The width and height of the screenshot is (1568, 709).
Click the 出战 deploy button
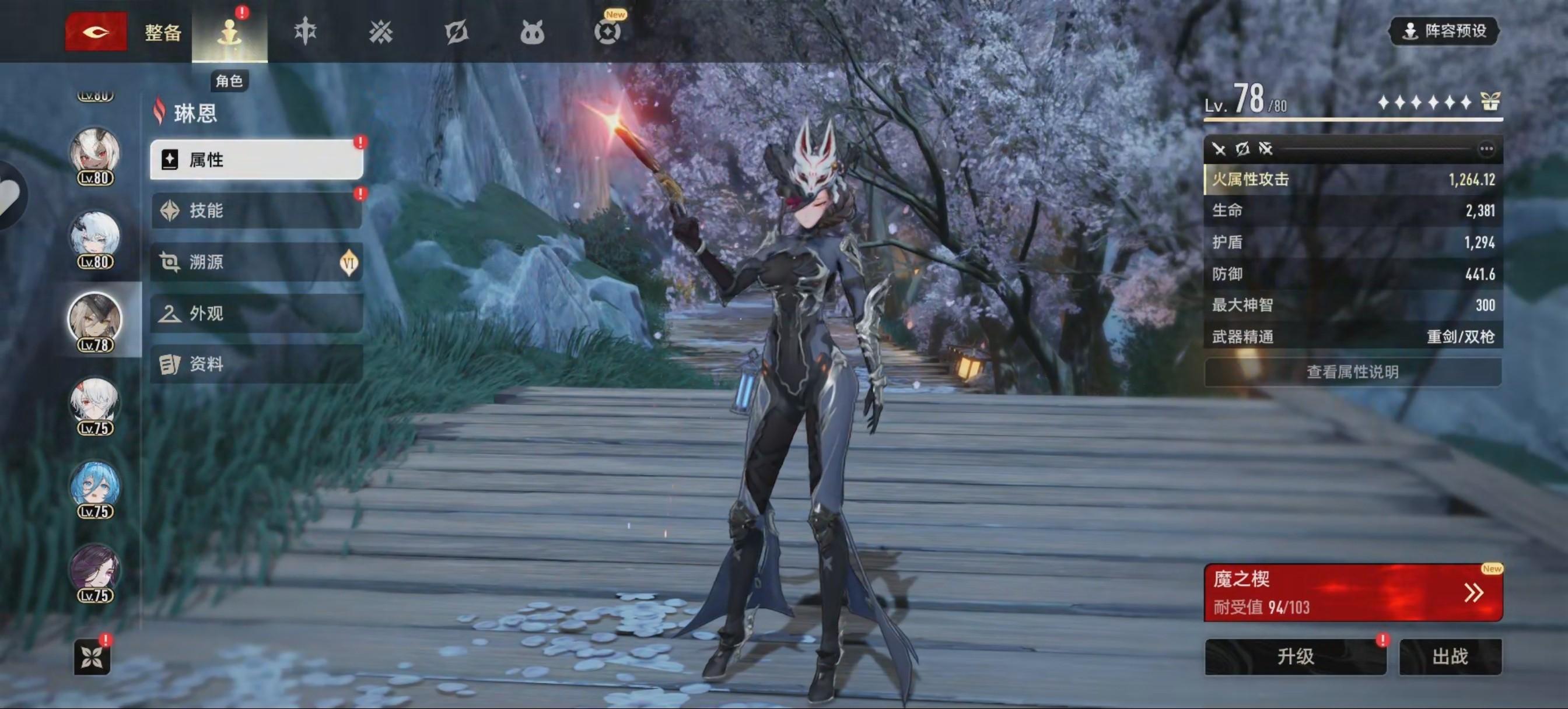1450,657
